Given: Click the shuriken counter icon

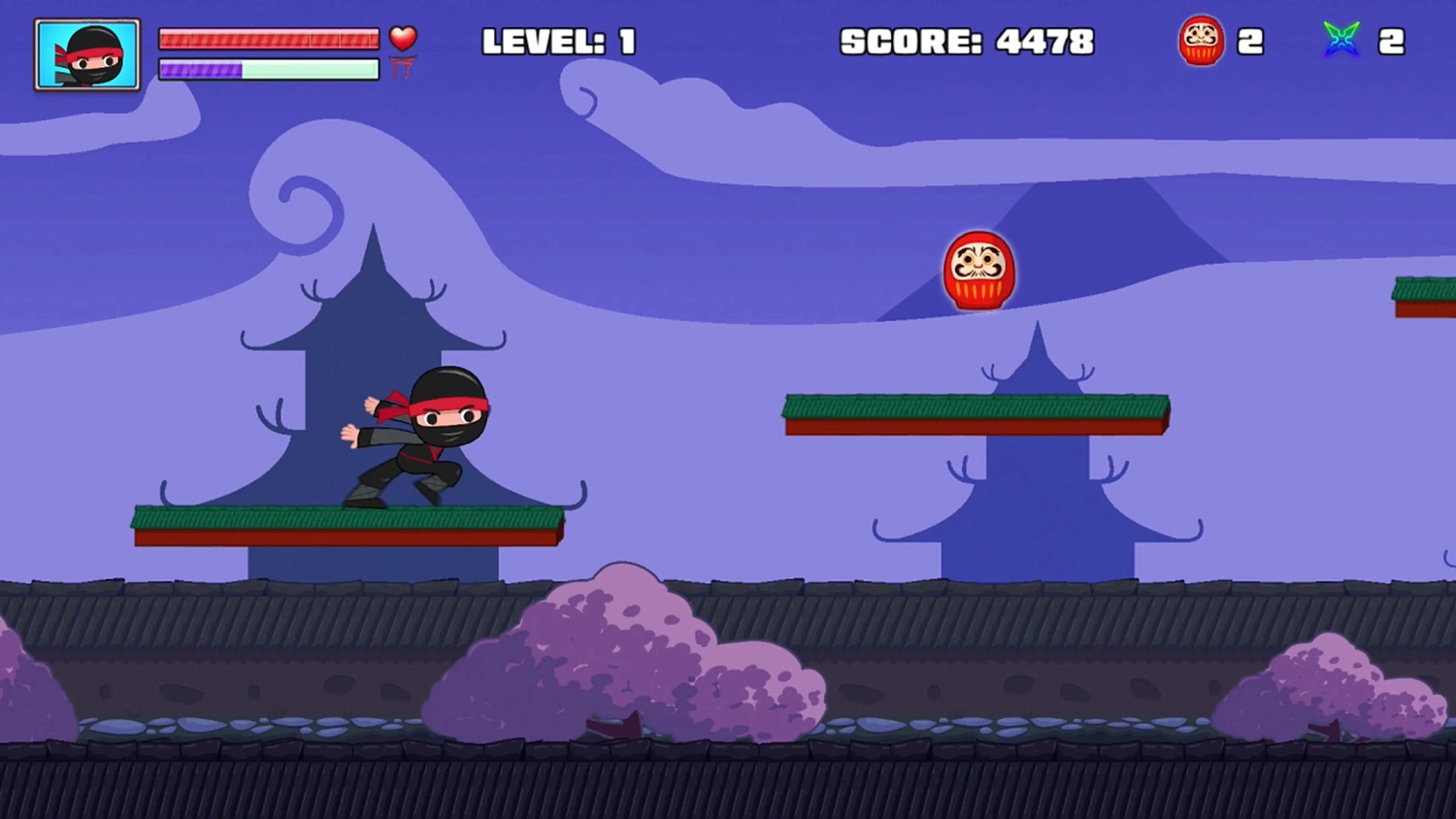Looking at the screenshot, I should pos(1341,41).
